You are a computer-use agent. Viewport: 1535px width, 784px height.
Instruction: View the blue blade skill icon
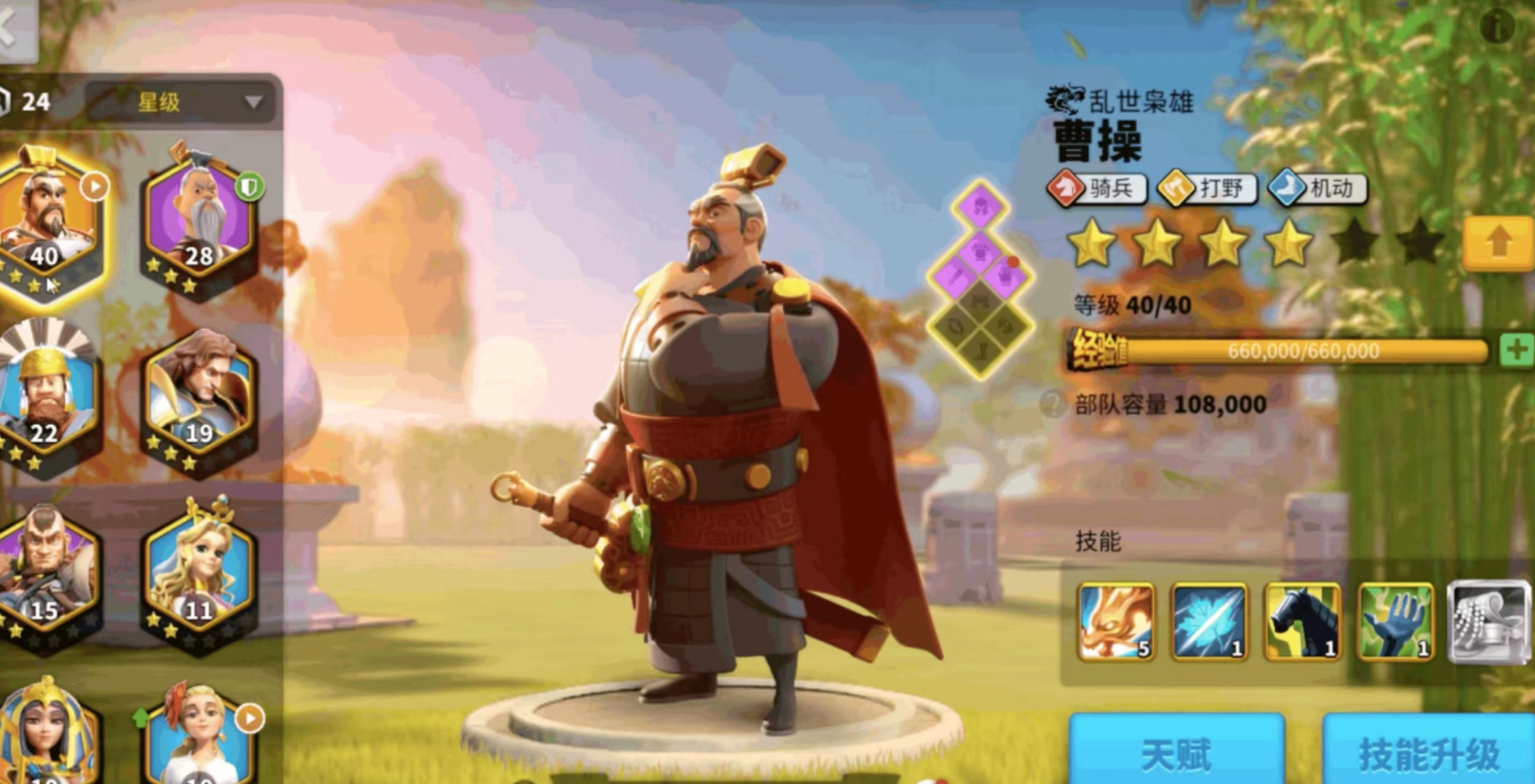(1210, 622)
